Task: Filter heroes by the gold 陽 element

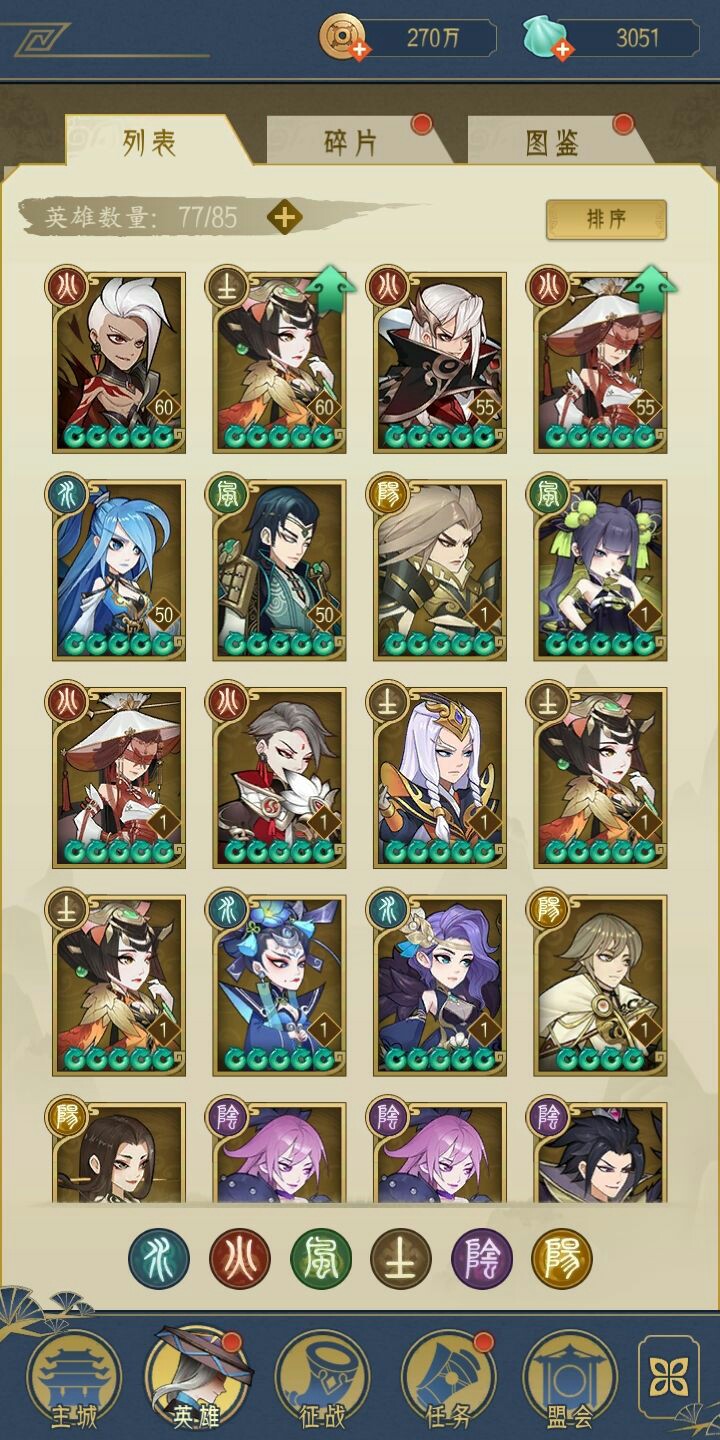Action: pos(562,1258)
